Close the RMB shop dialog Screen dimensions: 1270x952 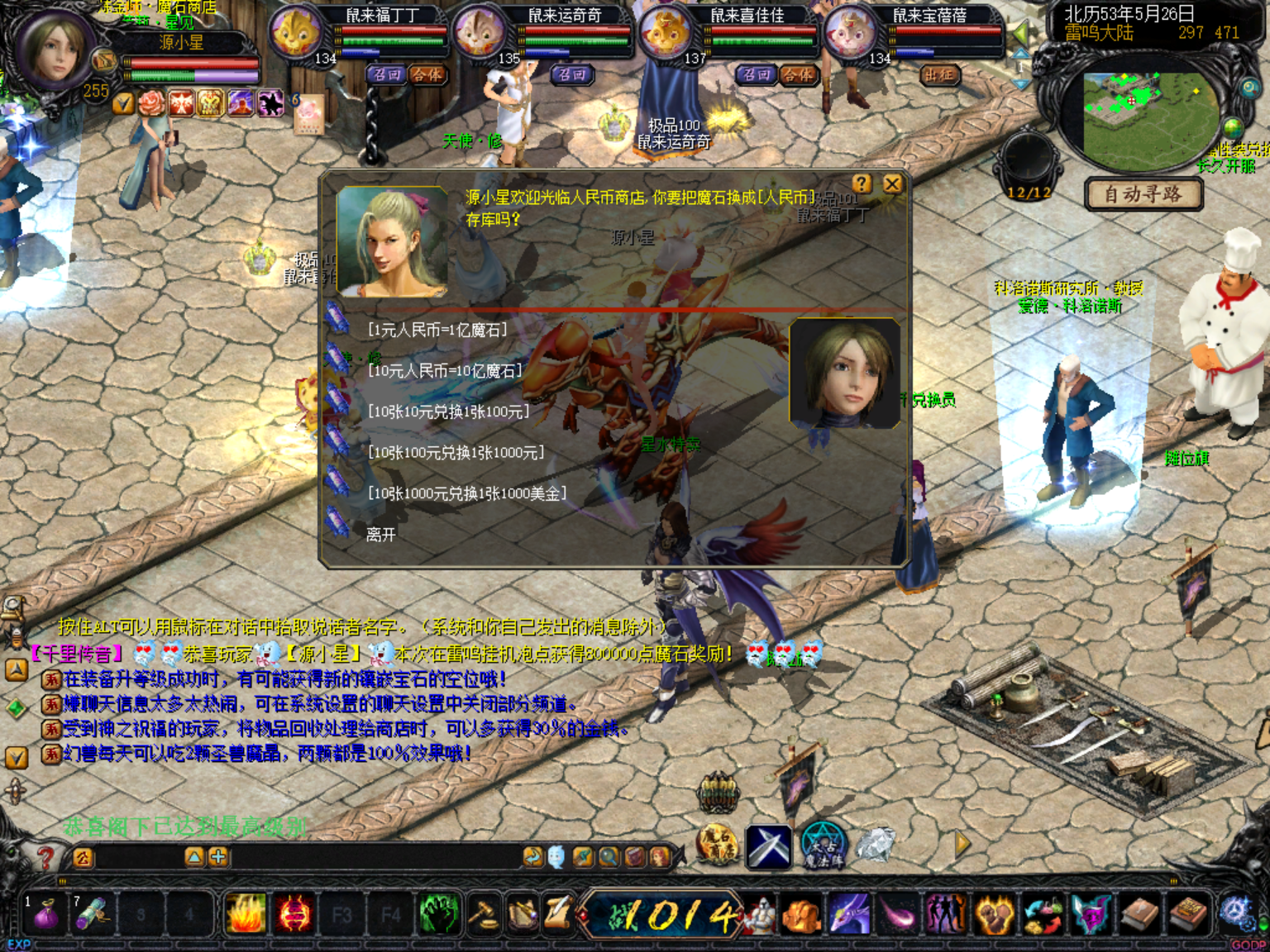tap(892, 183)
